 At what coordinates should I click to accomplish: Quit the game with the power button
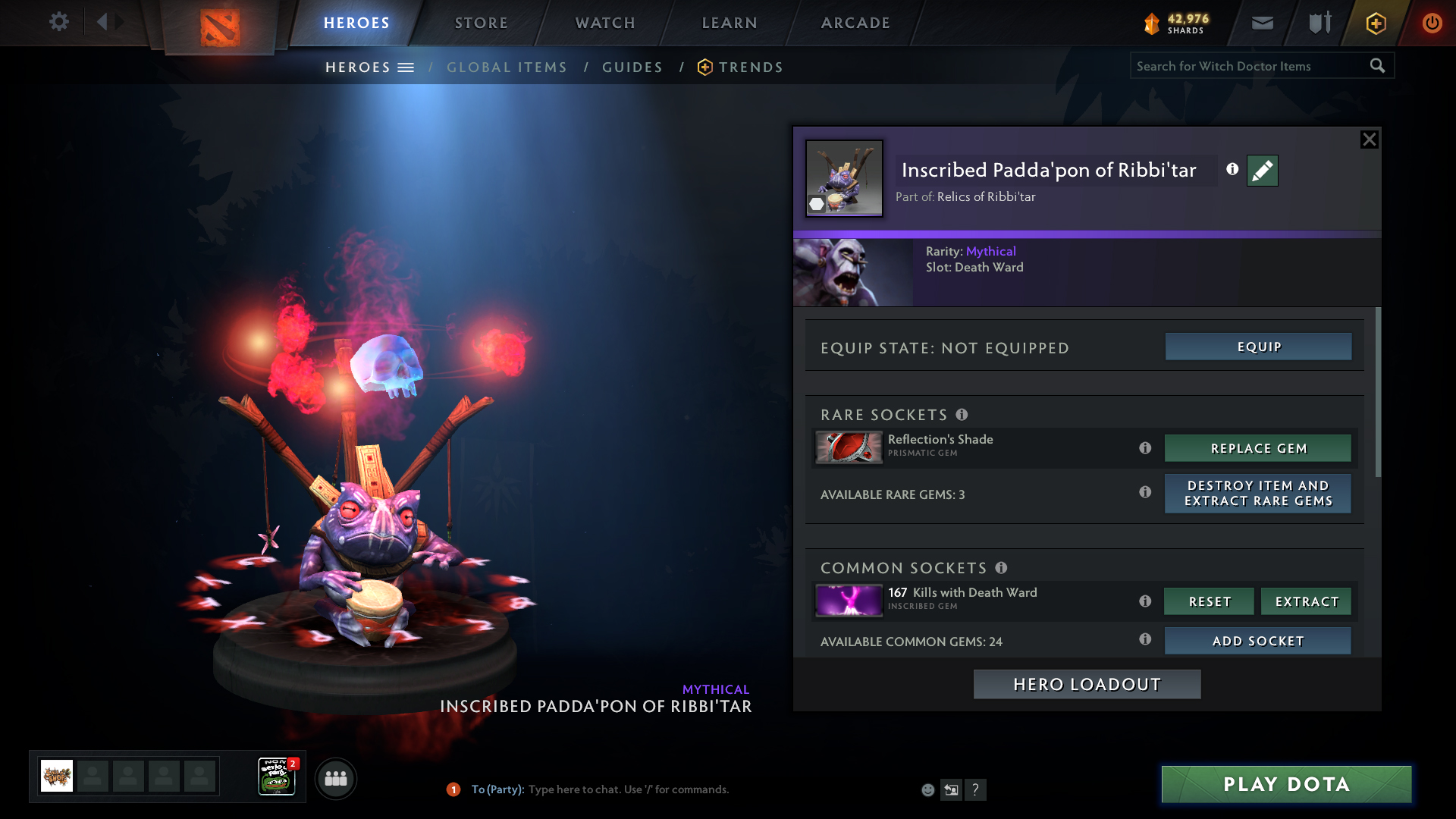point(1432,23)
